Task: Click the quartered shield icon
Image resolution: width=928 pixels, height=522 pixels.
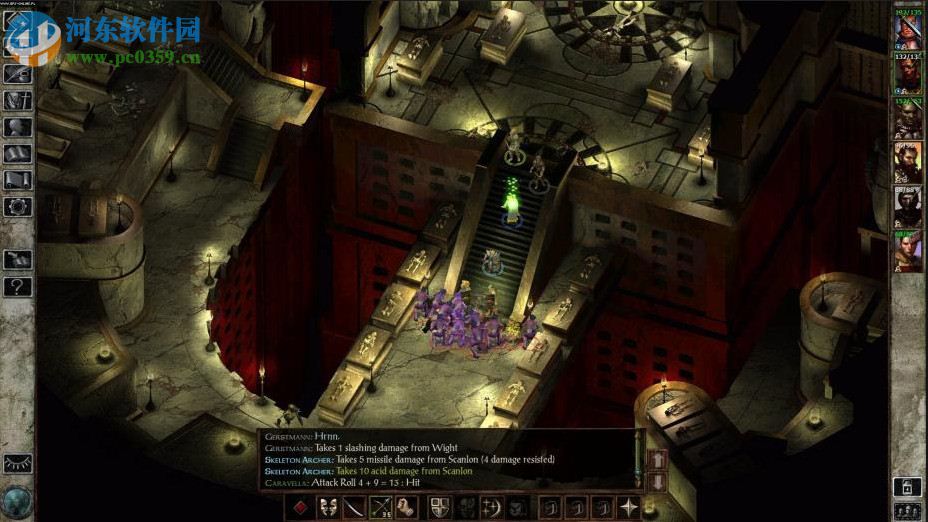Action: [438, 507]
